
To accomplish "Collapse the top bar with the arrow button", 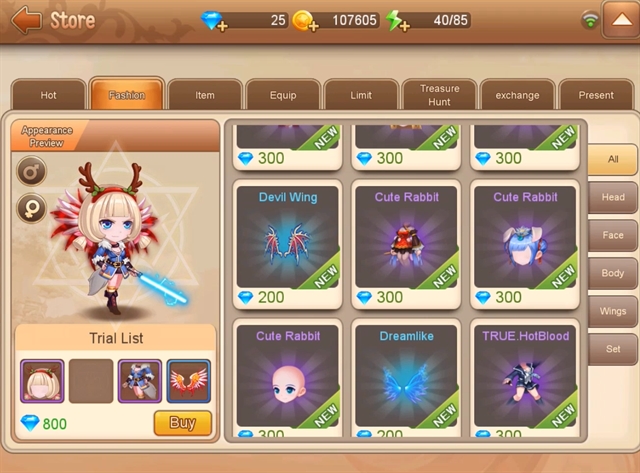I will point(620,20).
